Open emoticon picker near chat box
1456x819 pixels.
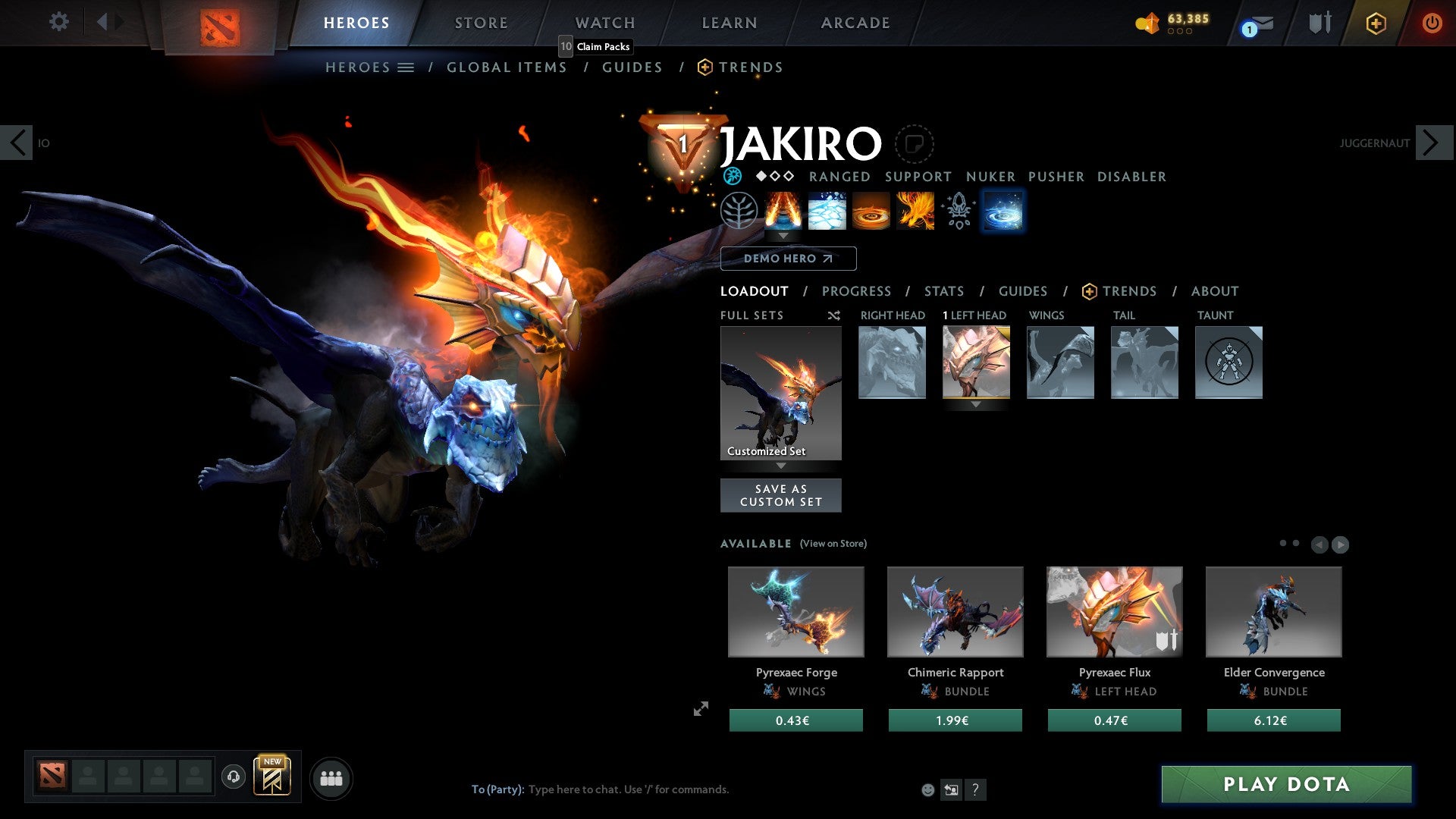pyautogui.click(x=927, y=789)
